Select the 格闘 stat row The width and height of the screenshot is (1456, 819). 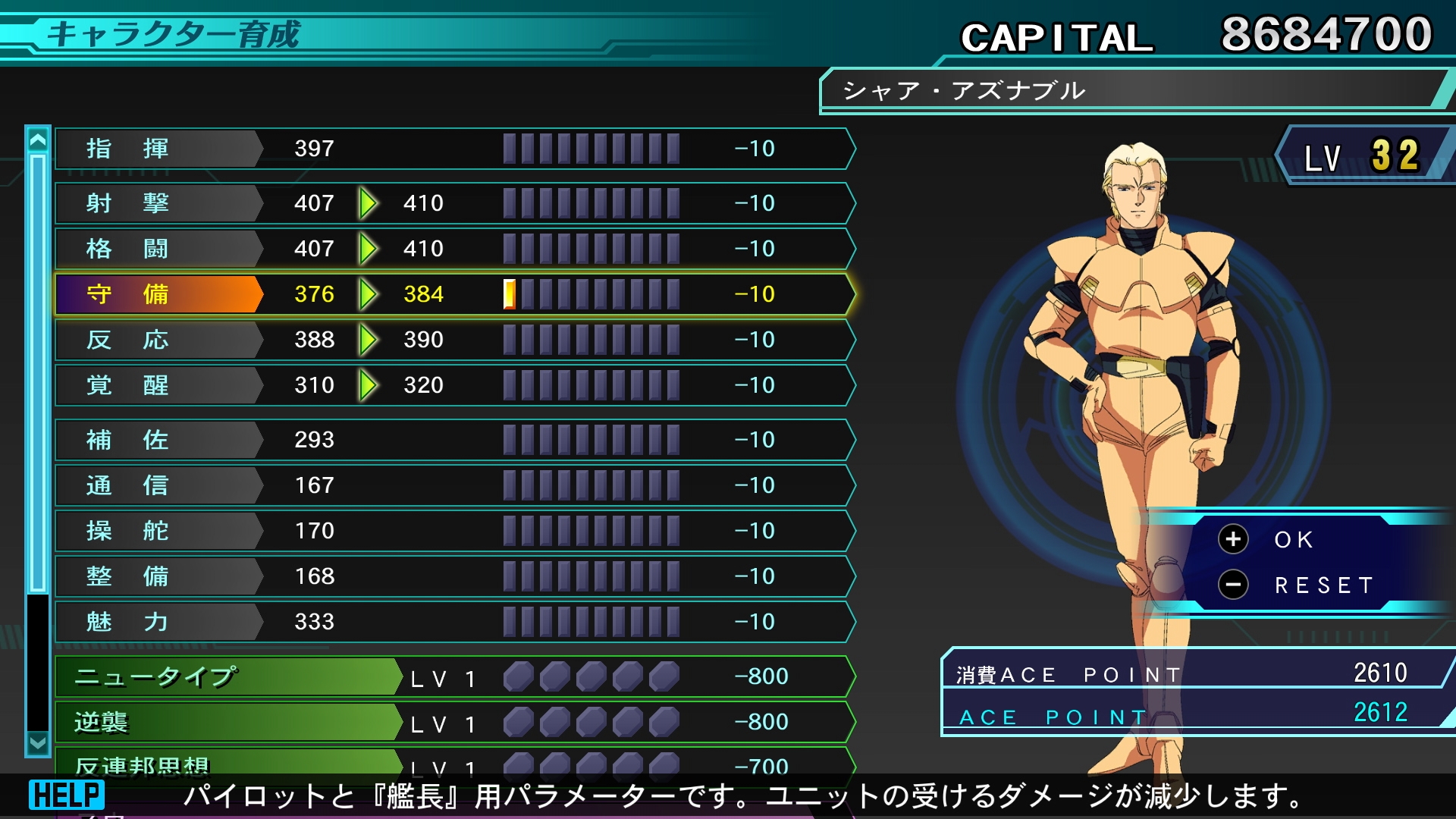coord(455,249)
